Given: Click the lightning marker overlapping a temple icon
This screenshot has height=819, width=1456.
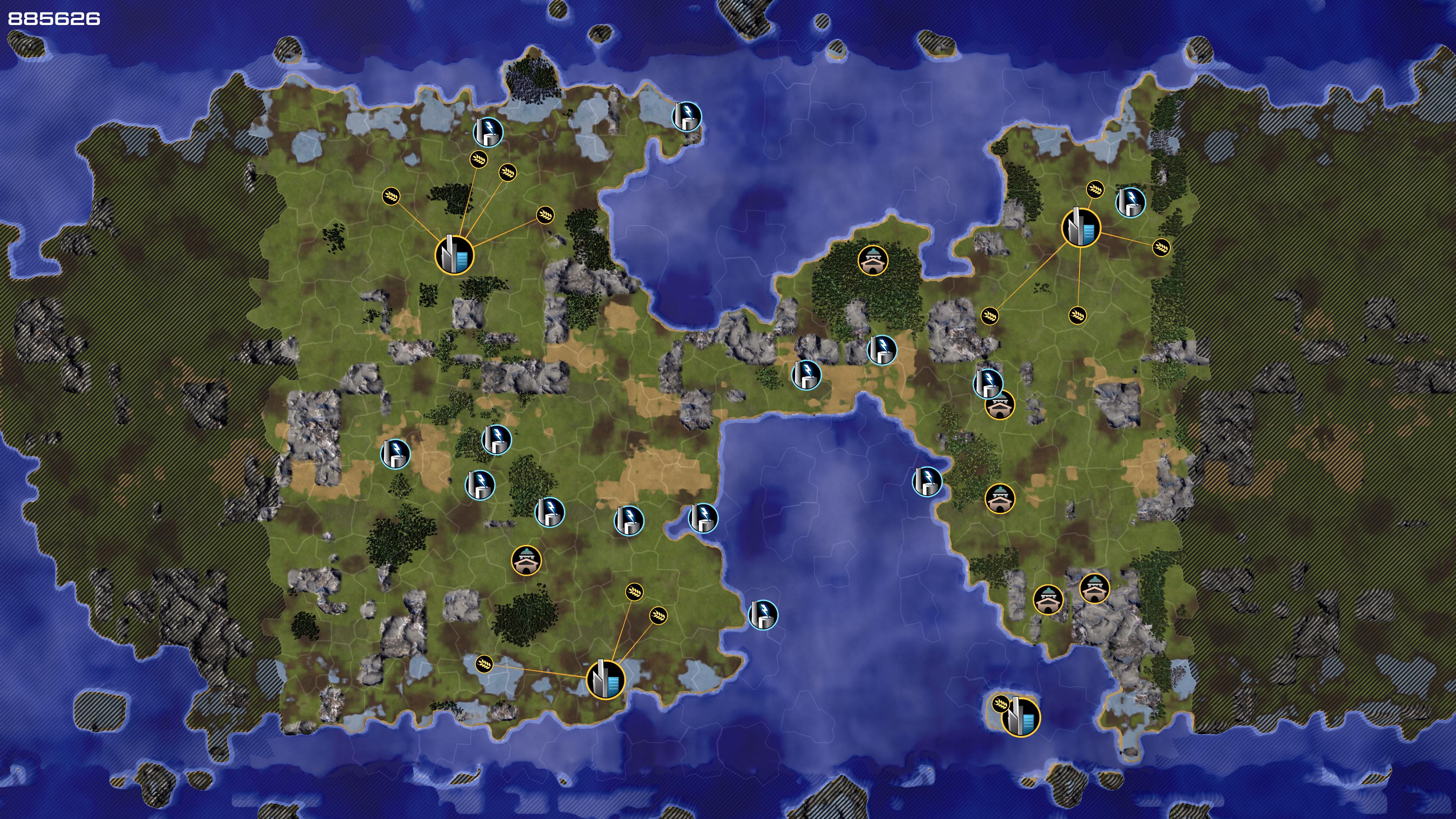Looking at the screenshot, I should pyautogui.click(x=987, y=383).
